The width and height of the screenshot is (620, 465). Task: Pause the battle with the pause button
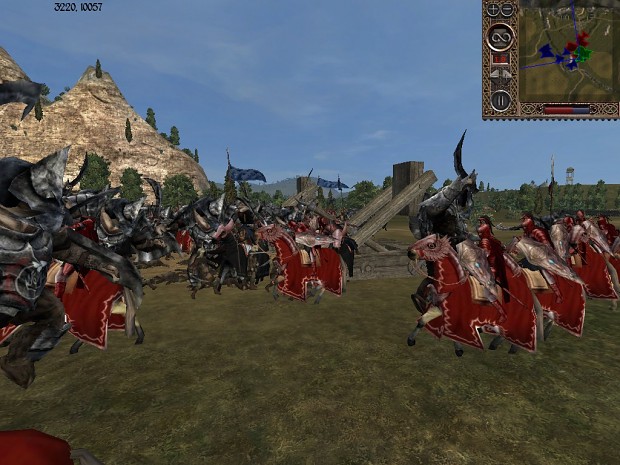(500, 99)
